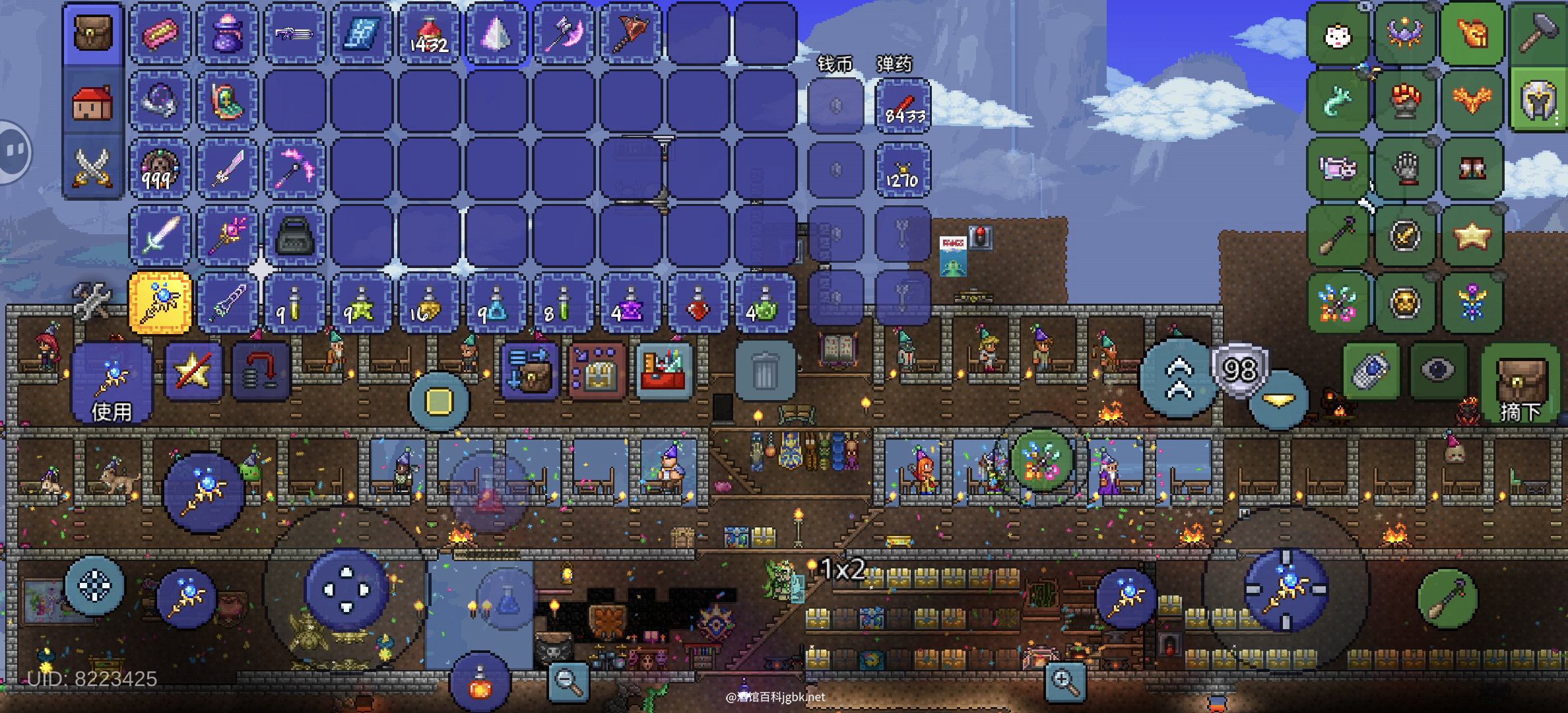Zoom out with the minus magnifier
The width and height of the screenshot is (1568, 713).
(569, 681)
